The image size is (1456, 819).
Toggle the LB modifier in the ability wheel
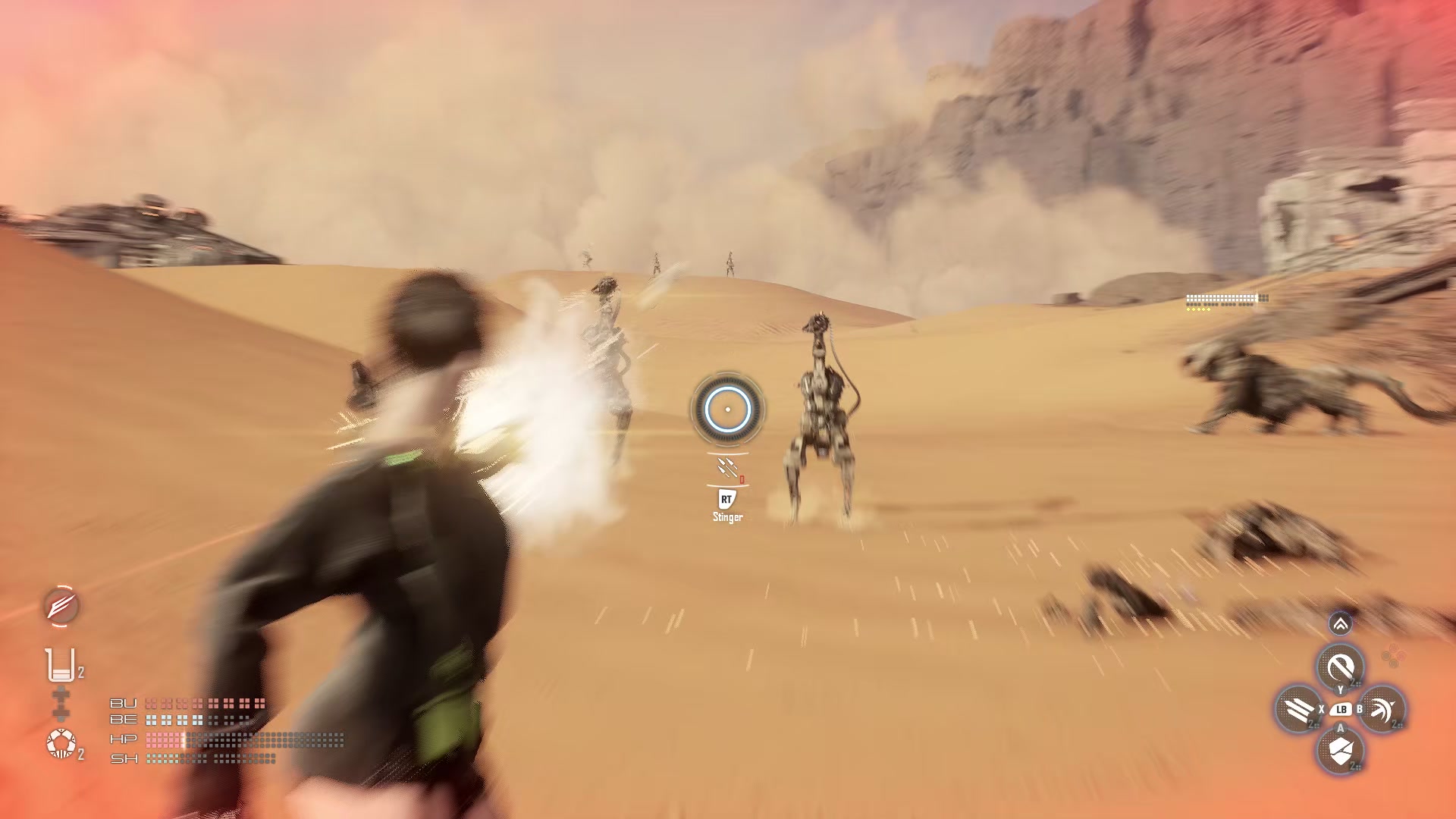[x=1341, y=711]
